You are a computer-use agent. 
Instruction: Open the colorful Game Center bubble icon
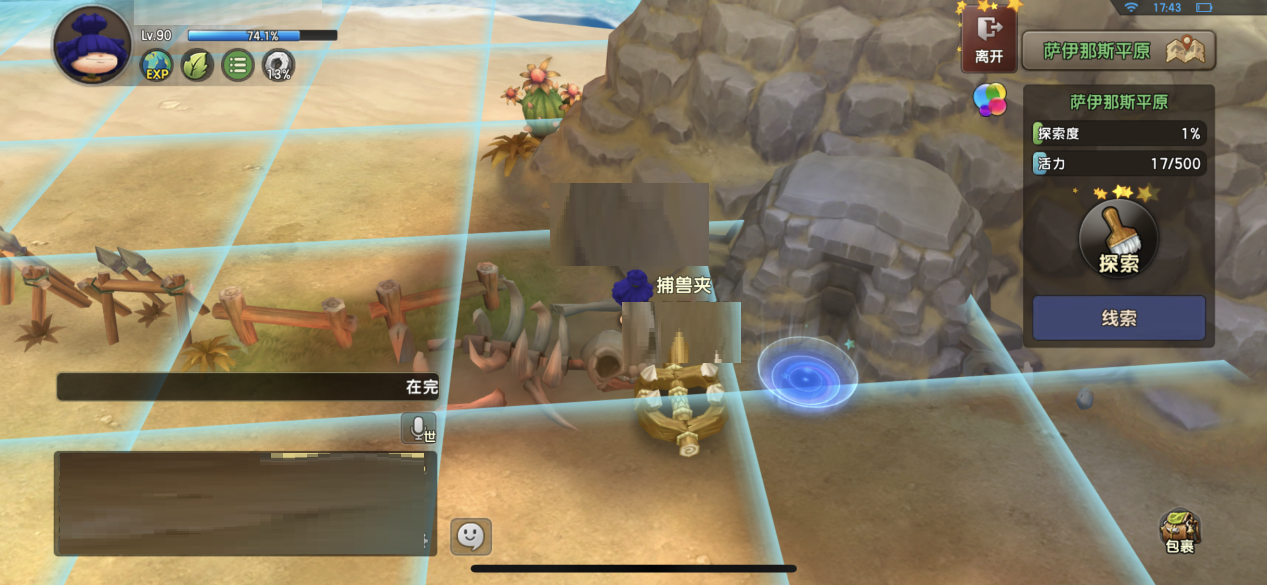[x=990, y=99]
